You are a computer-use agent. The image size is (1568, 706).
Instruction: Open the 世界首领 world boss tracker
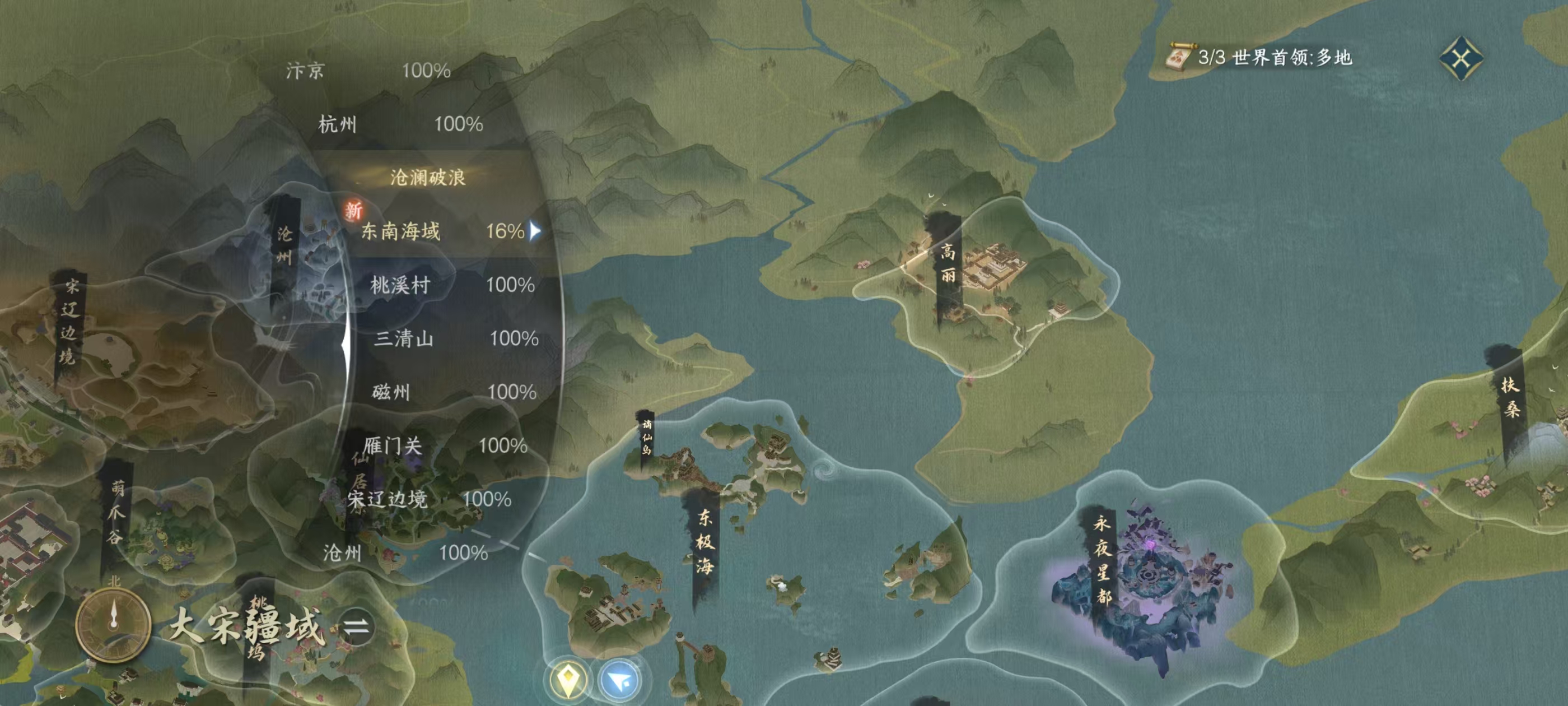[x=1260, y=57]
